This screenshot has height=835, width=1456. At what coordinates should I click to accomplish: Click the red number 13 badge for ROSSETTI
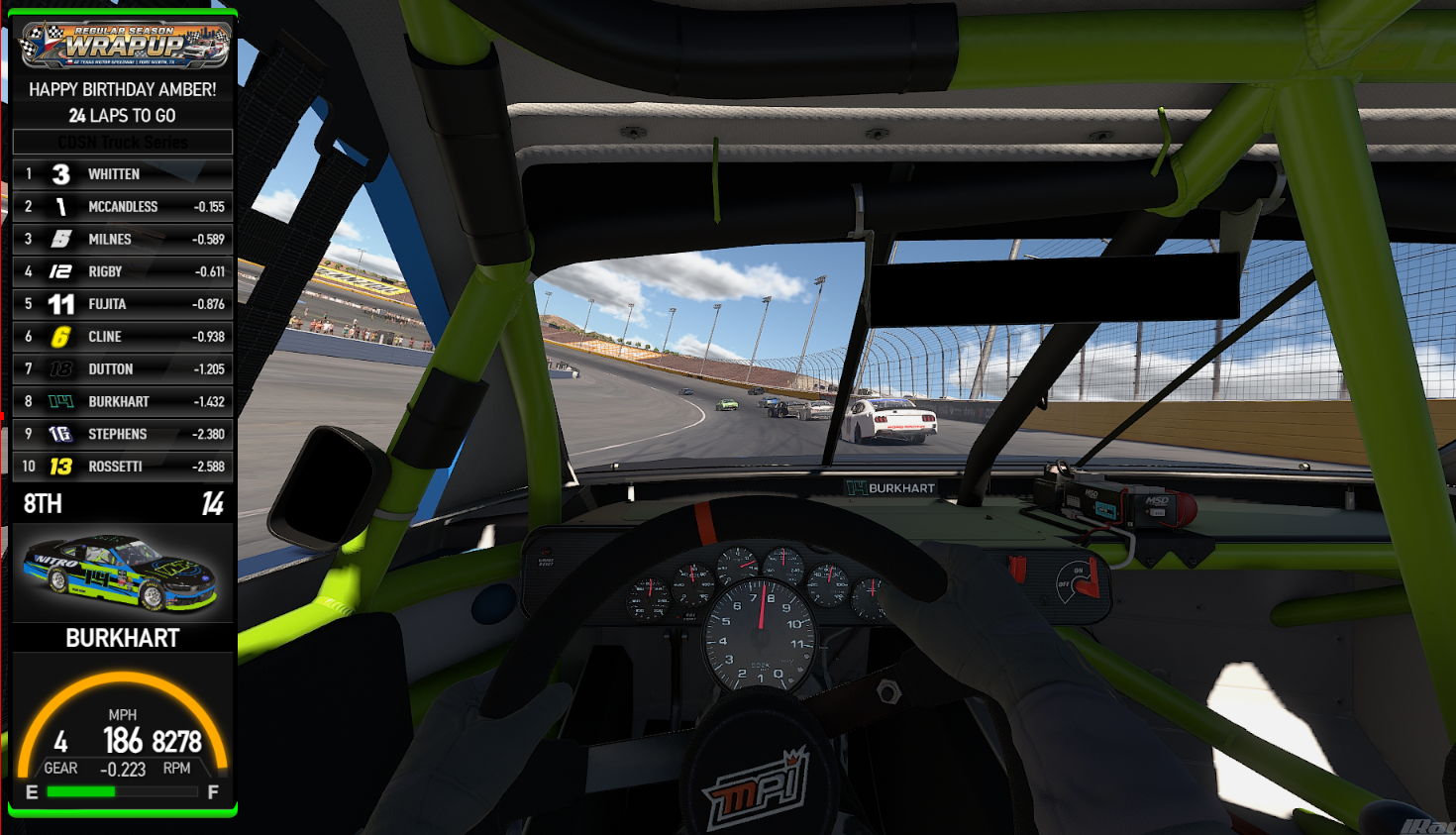click(59, 466)
